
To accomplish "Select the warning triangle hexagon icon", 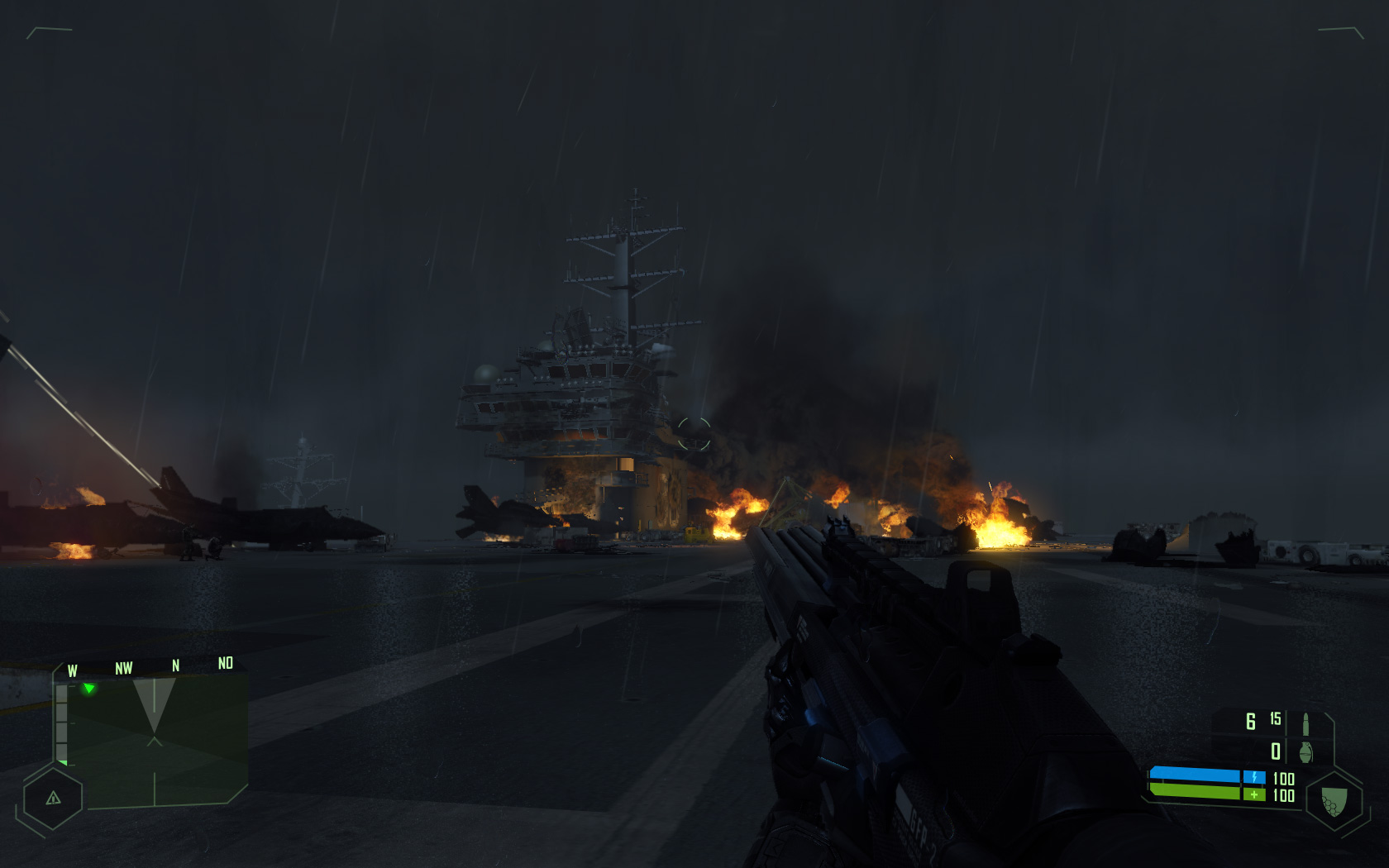I will [x=53, y=799].
